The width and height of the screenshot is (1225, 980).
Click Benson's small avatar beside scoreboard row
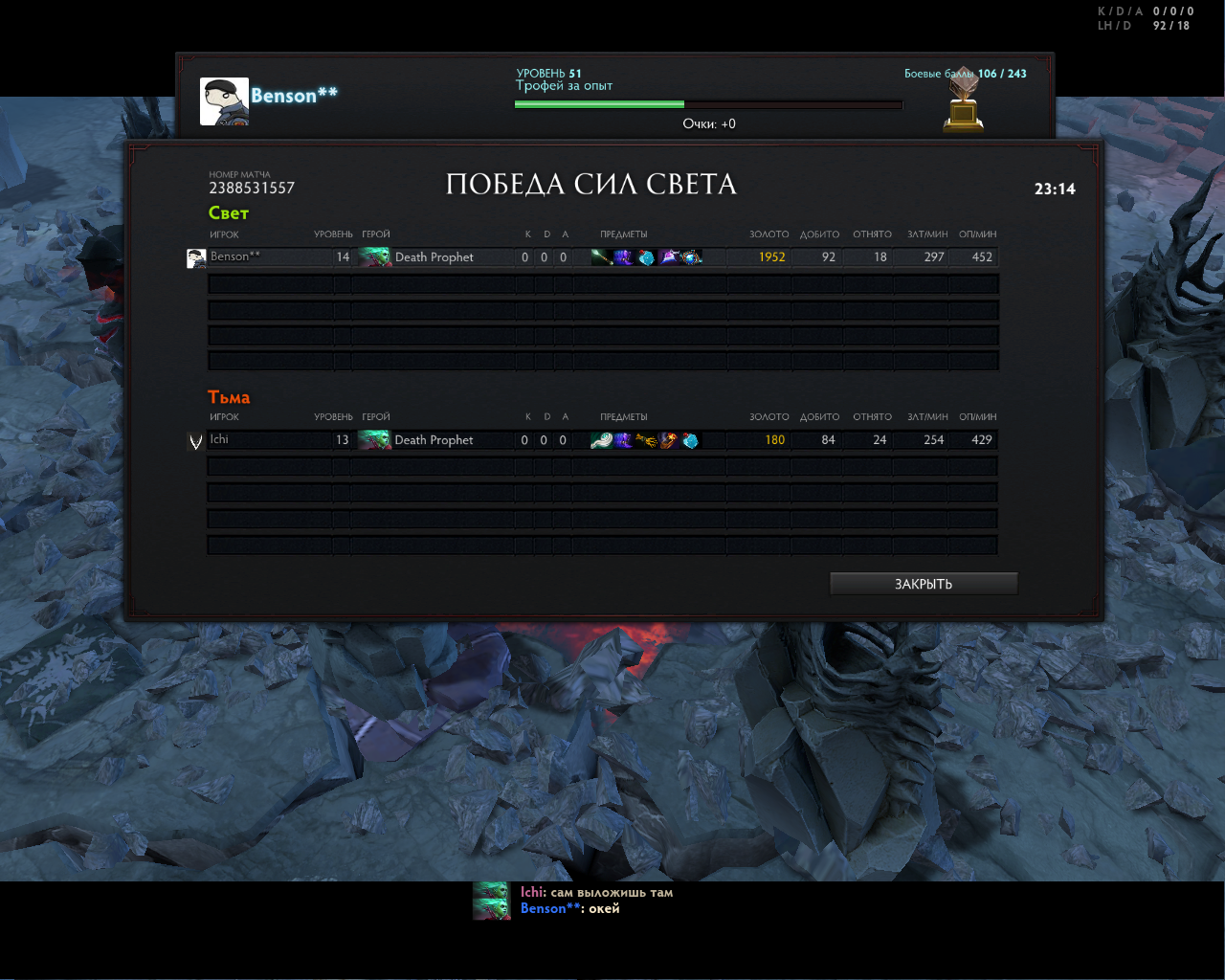(x=196, y=257)
